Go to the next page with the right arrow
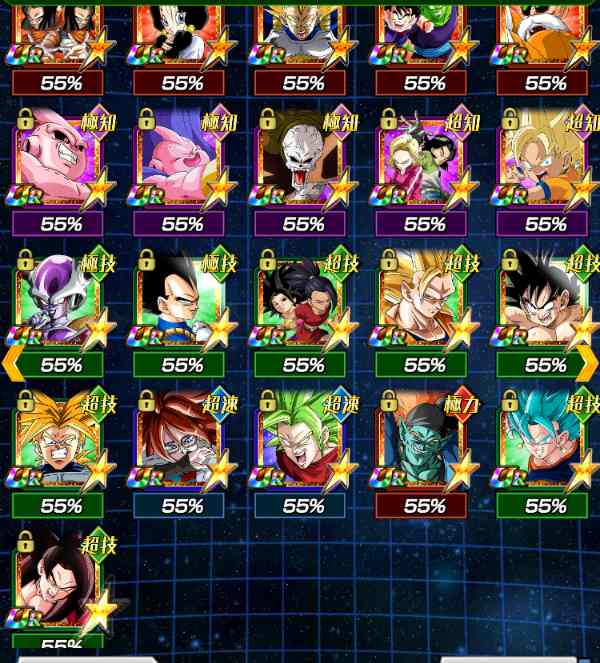The width and height of the screenshot is (600, 663). click(x=588, y=364)
